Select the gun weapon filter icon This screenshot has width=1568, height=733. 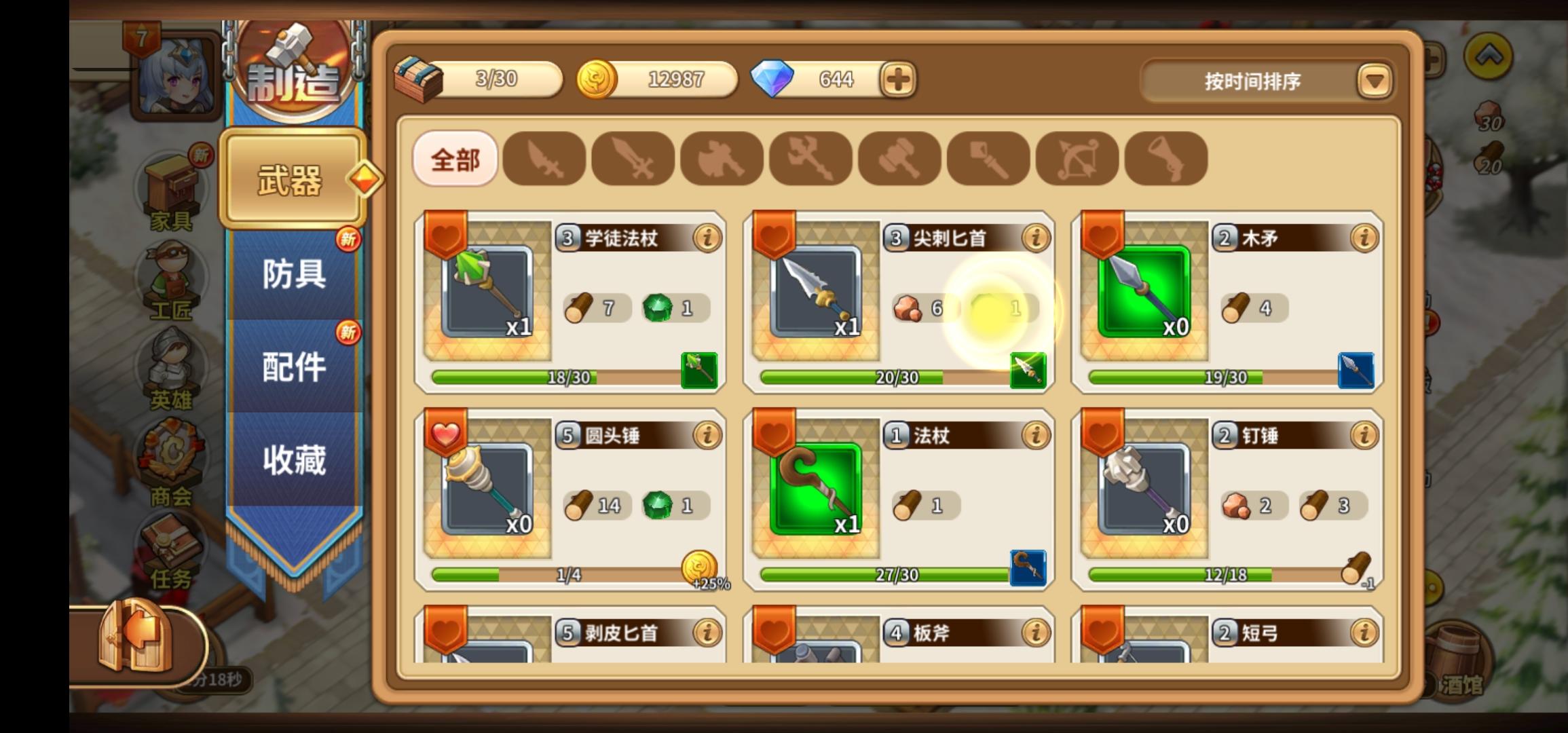click(x=1165, y=158)
